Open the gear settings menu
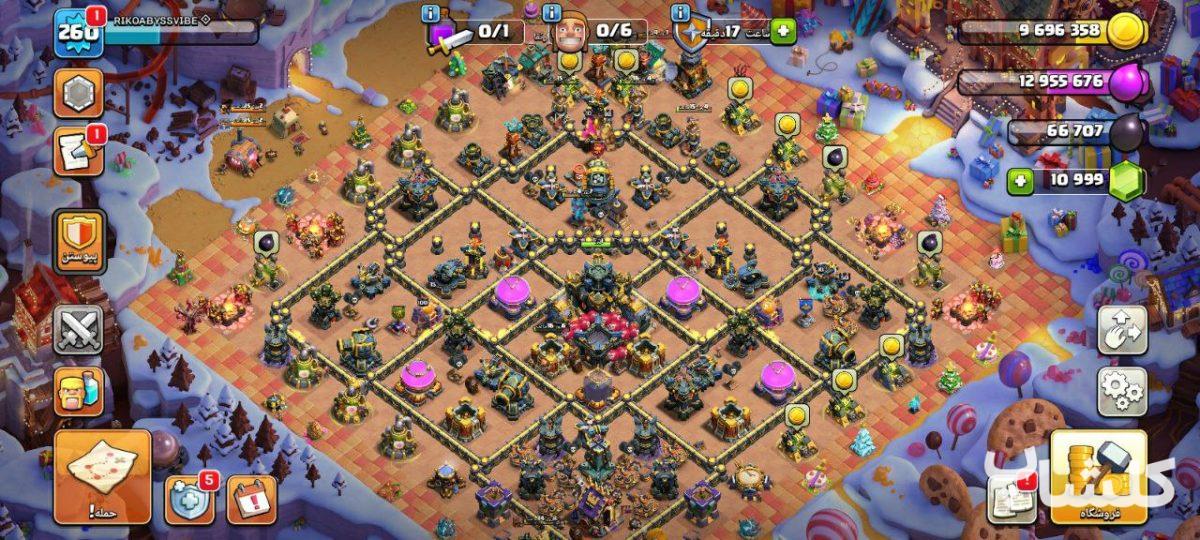Screen dimensions: 1200x540 1122,391
